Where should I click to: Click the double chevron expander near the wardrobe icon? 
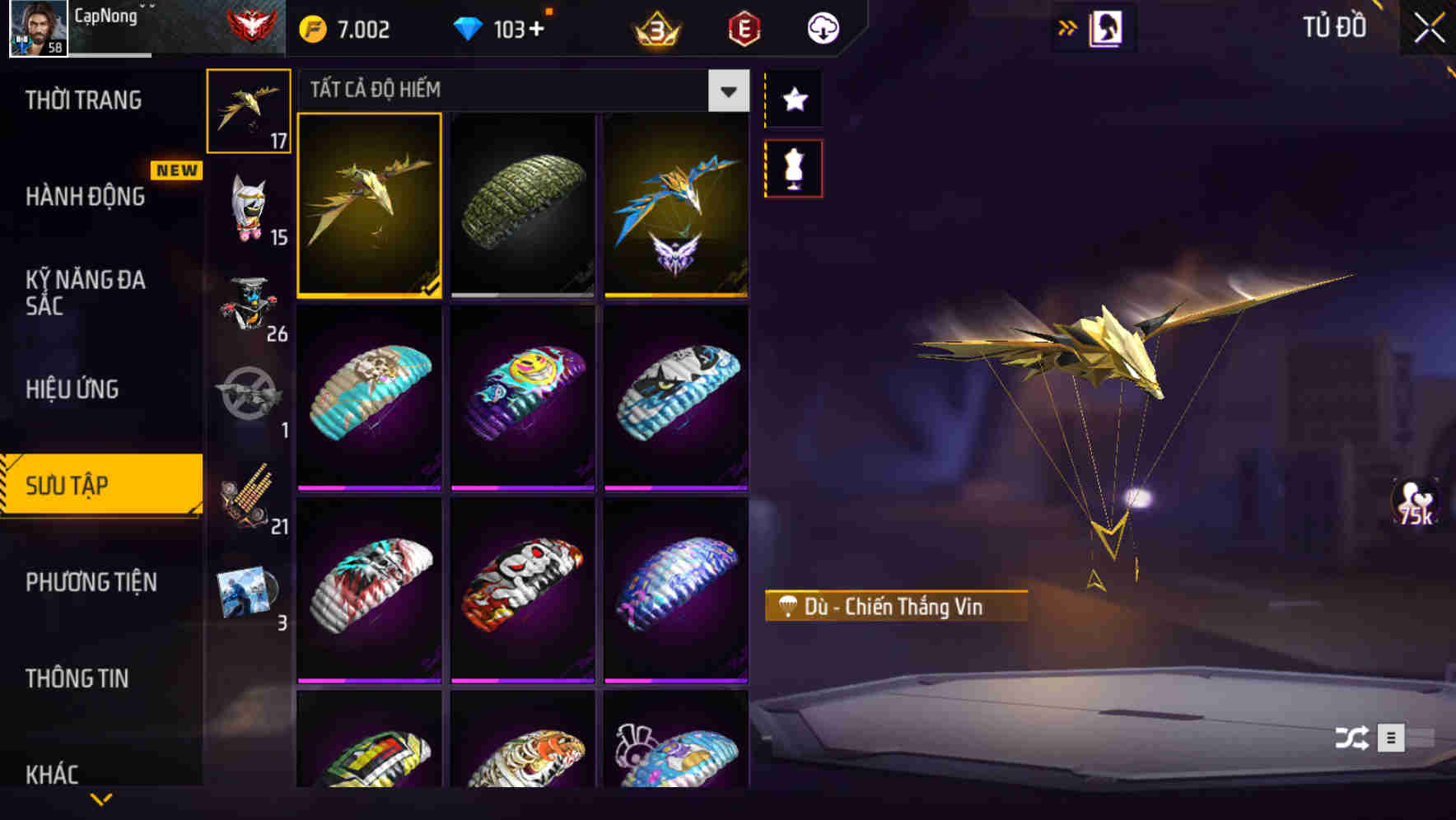click(x=1068, y=27)
